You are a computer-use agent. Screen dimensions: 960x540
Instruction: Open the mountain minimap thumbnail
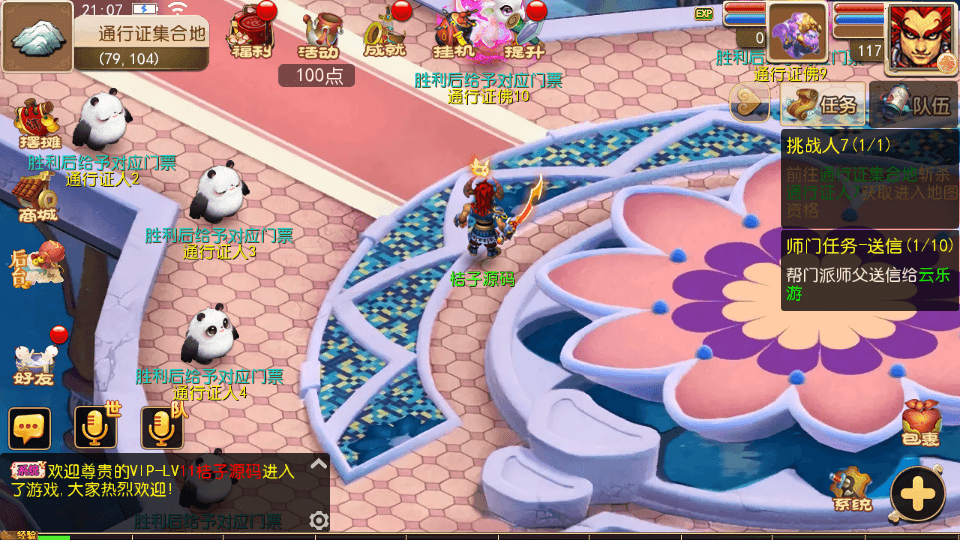(x=37, y=37)
